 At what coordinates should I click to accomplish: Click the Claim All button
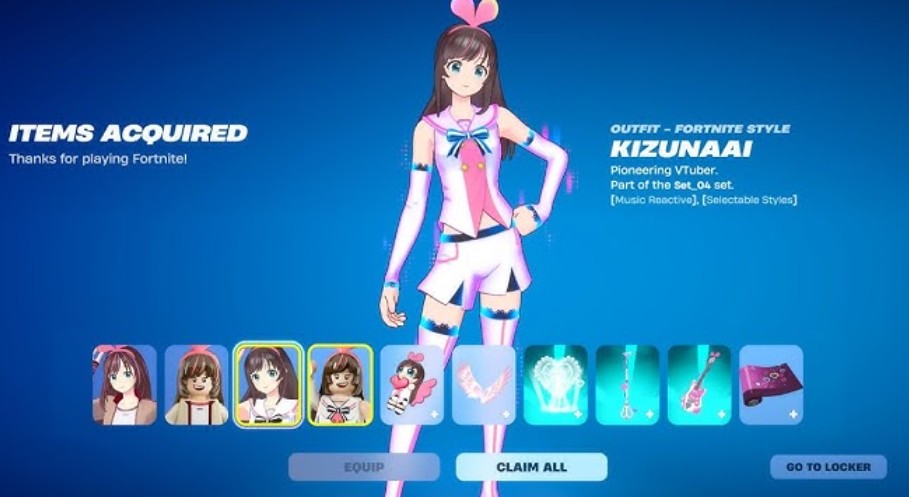click(x=531, y=467)
